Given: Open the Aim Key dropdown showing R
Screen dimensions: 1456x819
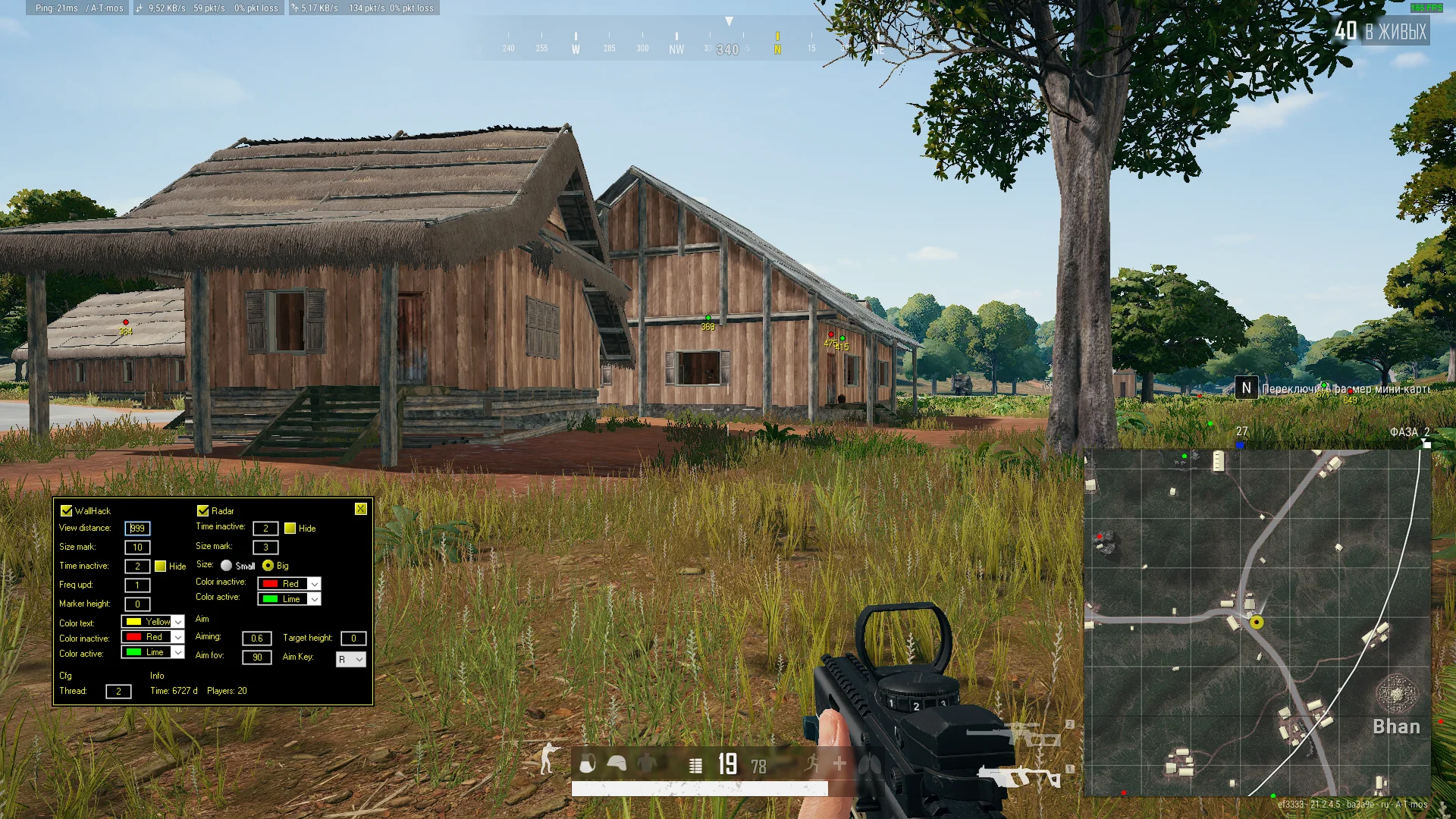Looking at the screenshot, I should (350, 659).
